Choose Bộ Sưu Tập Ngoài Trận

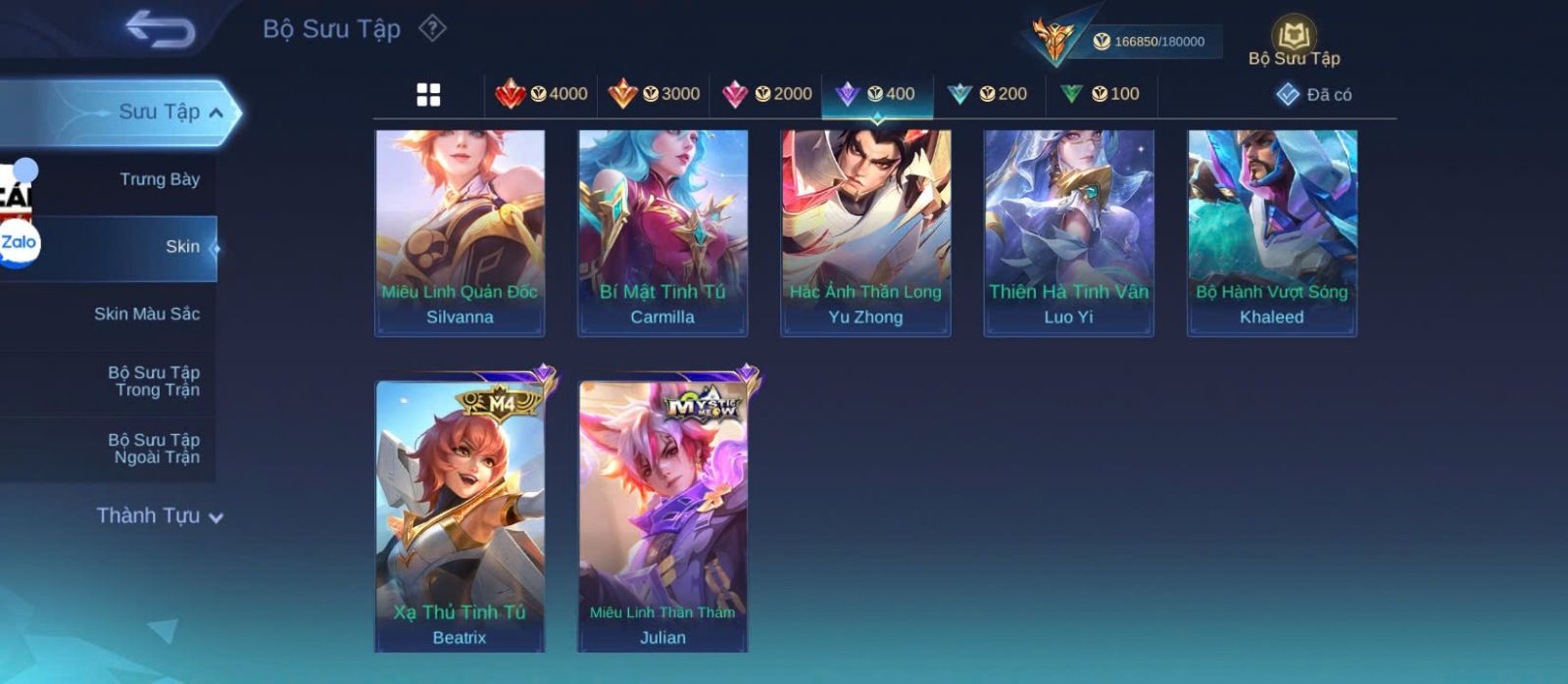pos(154,449)
